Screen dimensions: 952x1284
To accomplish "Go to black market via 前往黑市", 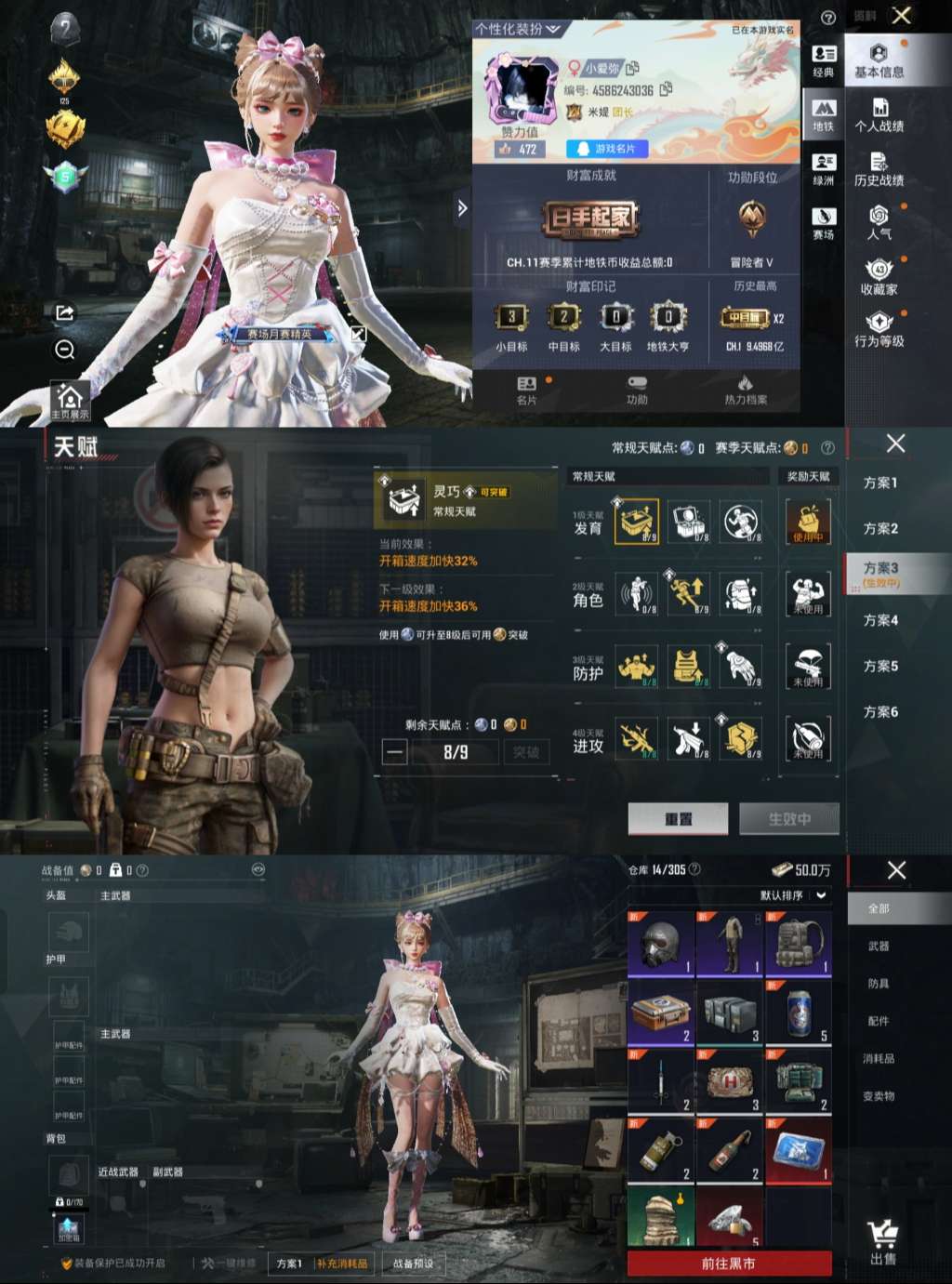I will coord(729,1264).
